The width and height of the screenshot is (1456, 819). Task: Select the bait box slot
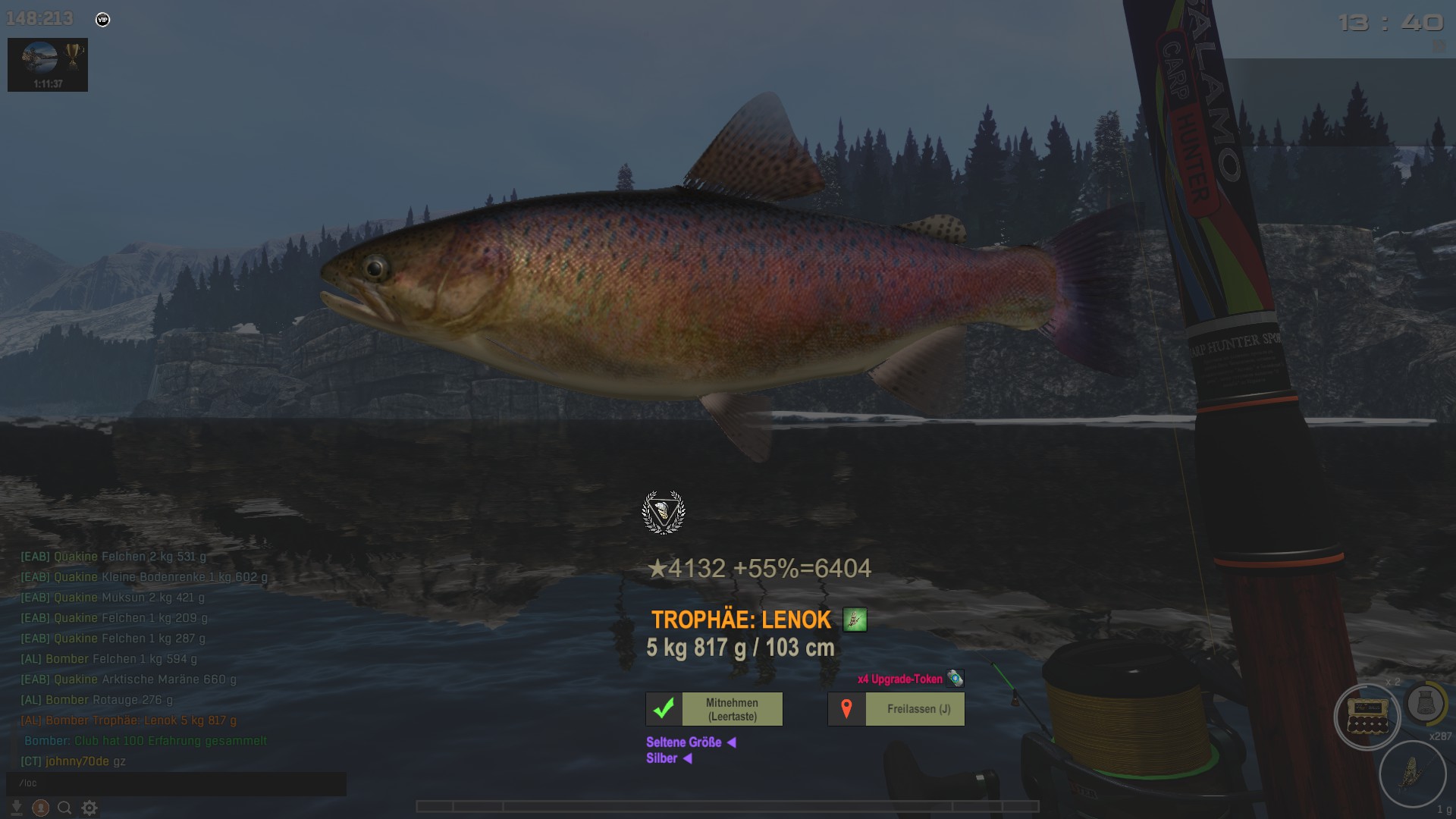(1367, 717)
